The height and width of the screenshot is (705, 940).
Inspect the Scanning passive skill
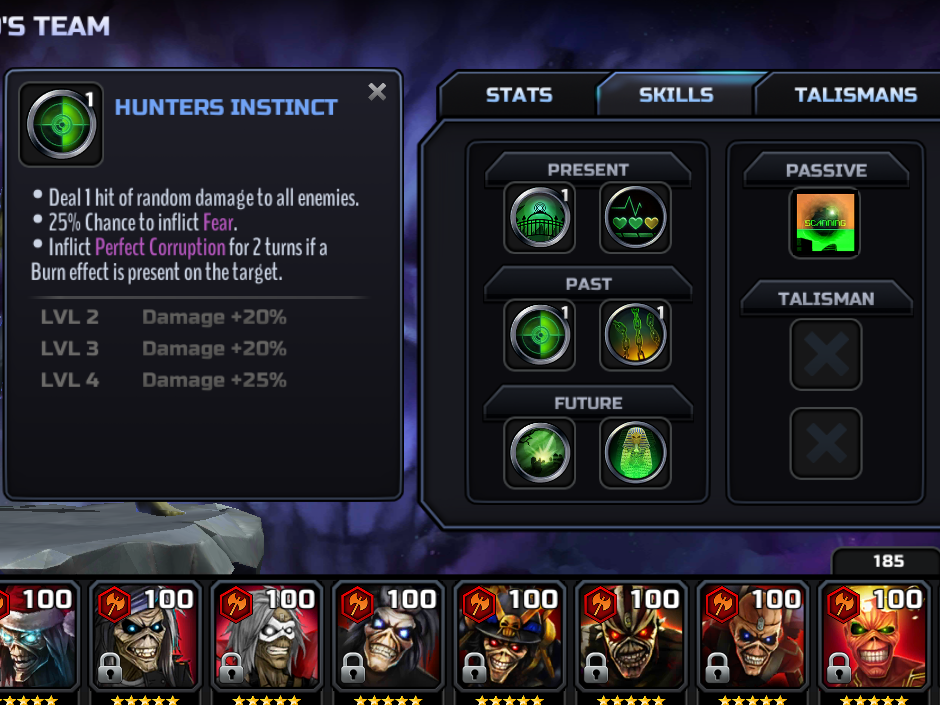pos(825,223)
